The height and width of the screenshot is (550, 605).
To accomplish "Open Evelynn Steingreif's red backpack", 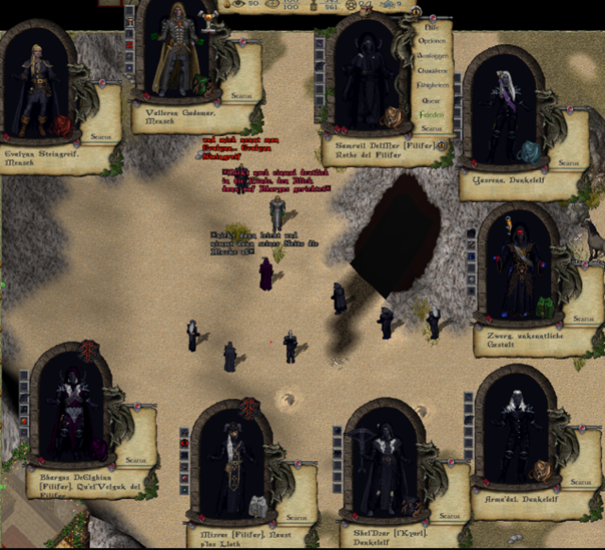I will [x=63, y=125].
